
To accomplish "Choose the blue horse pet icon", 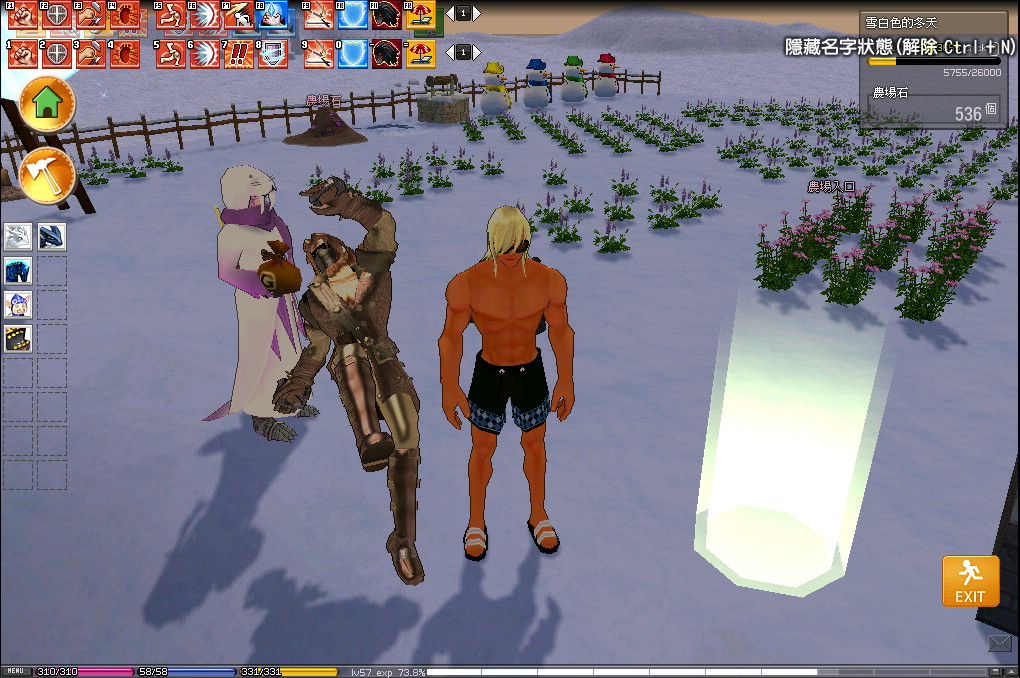I will pos(19,271).
